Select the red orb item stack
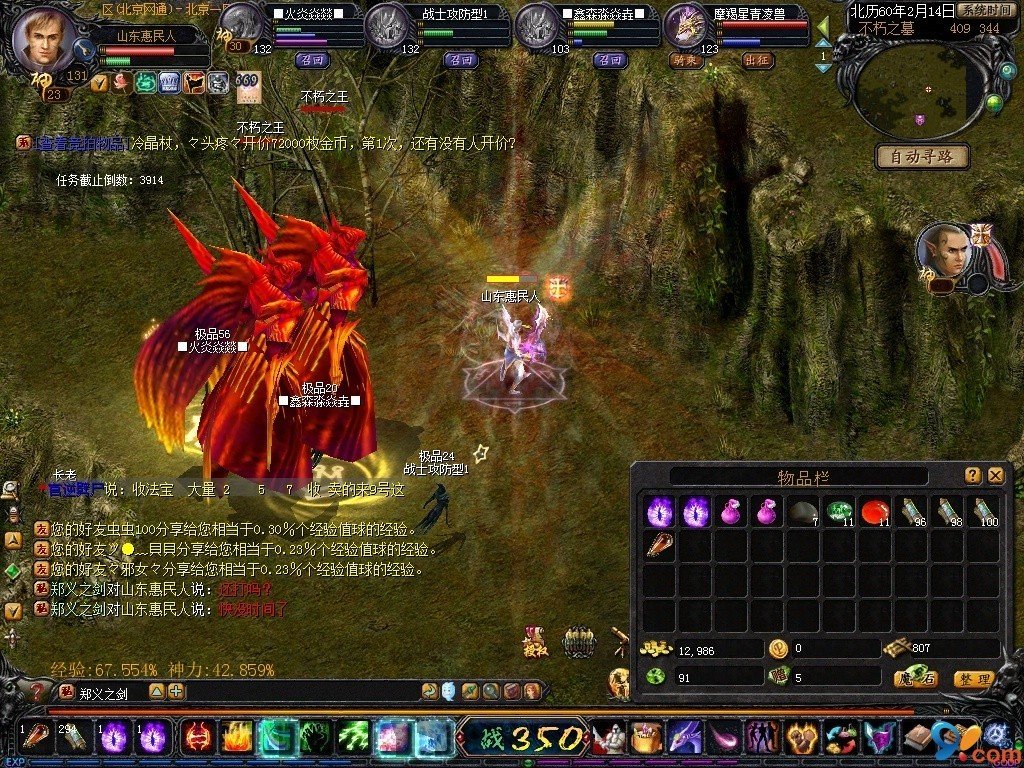Screen dimensions: 1024x768 [x=875, y=512]
